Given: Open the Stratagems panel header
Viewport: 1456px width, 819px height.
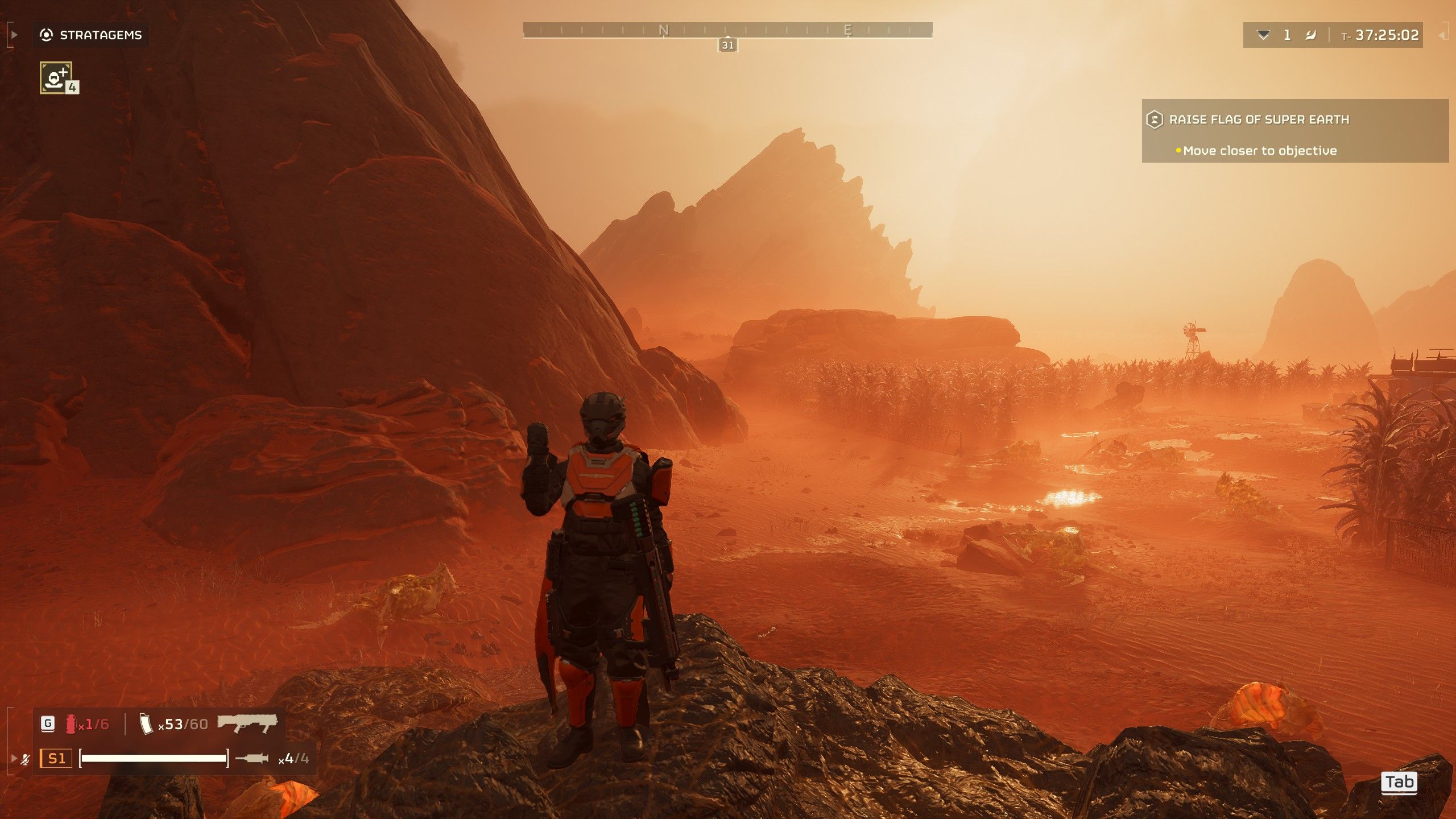Looking at the screenshot, I should [91, 35].
